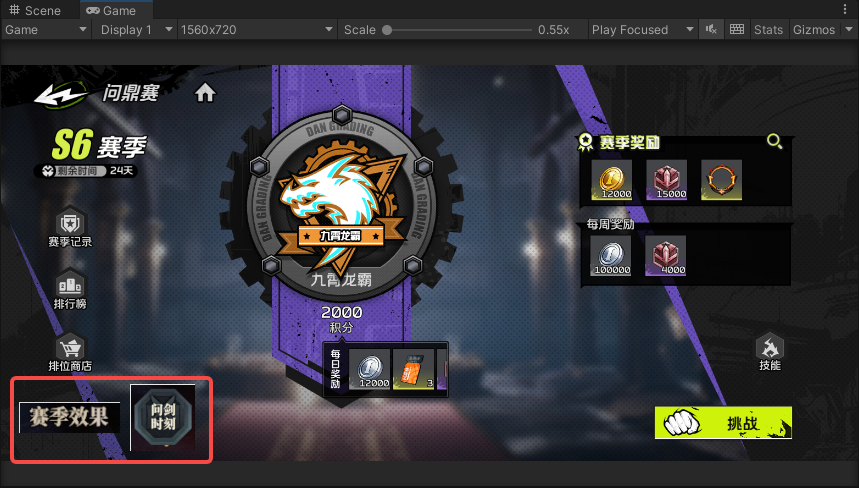The width and height of the screenshot is (859, 488).
Task: Select the 问剑时刻 season effect icon
Action: pos(163,416)
